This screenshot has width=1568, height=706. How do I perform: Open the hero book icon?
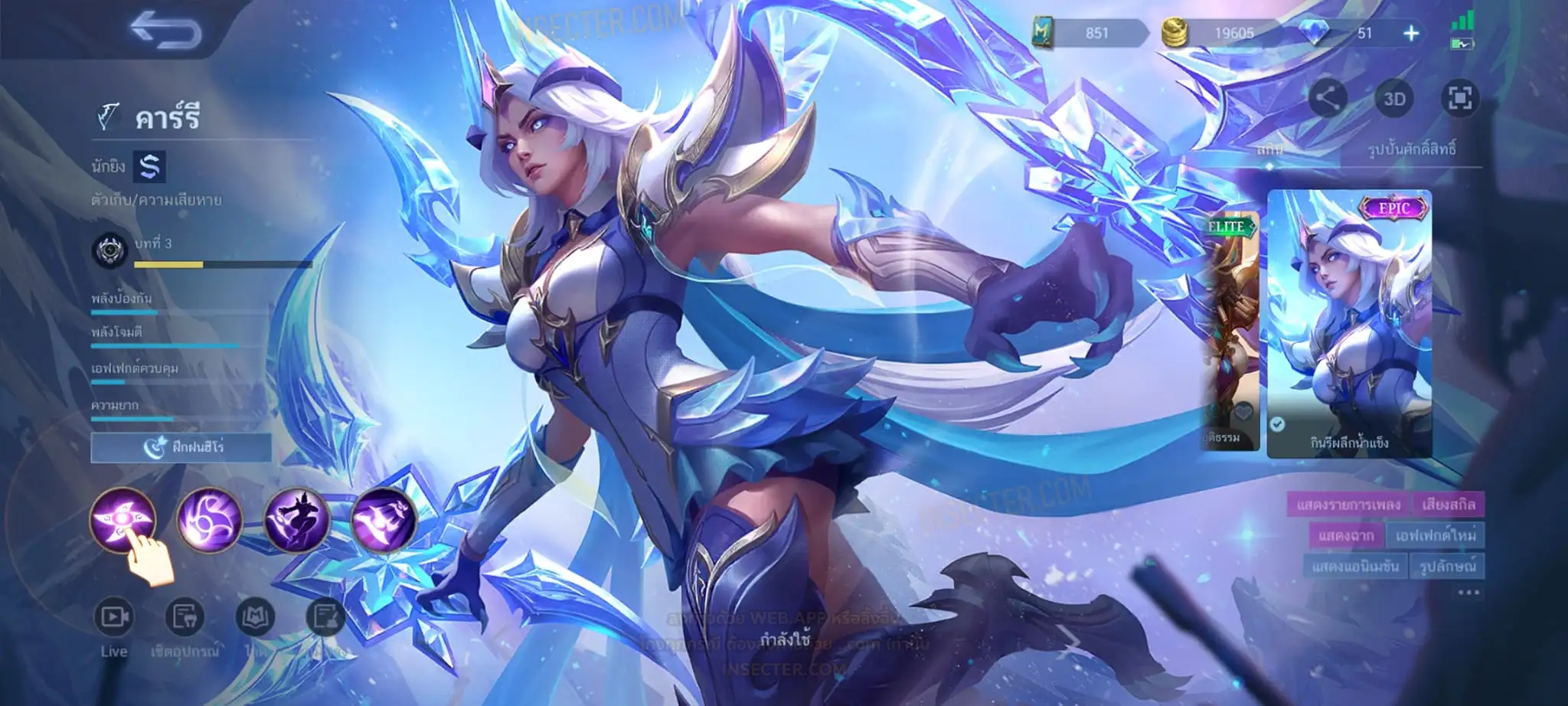coord(254,617)
